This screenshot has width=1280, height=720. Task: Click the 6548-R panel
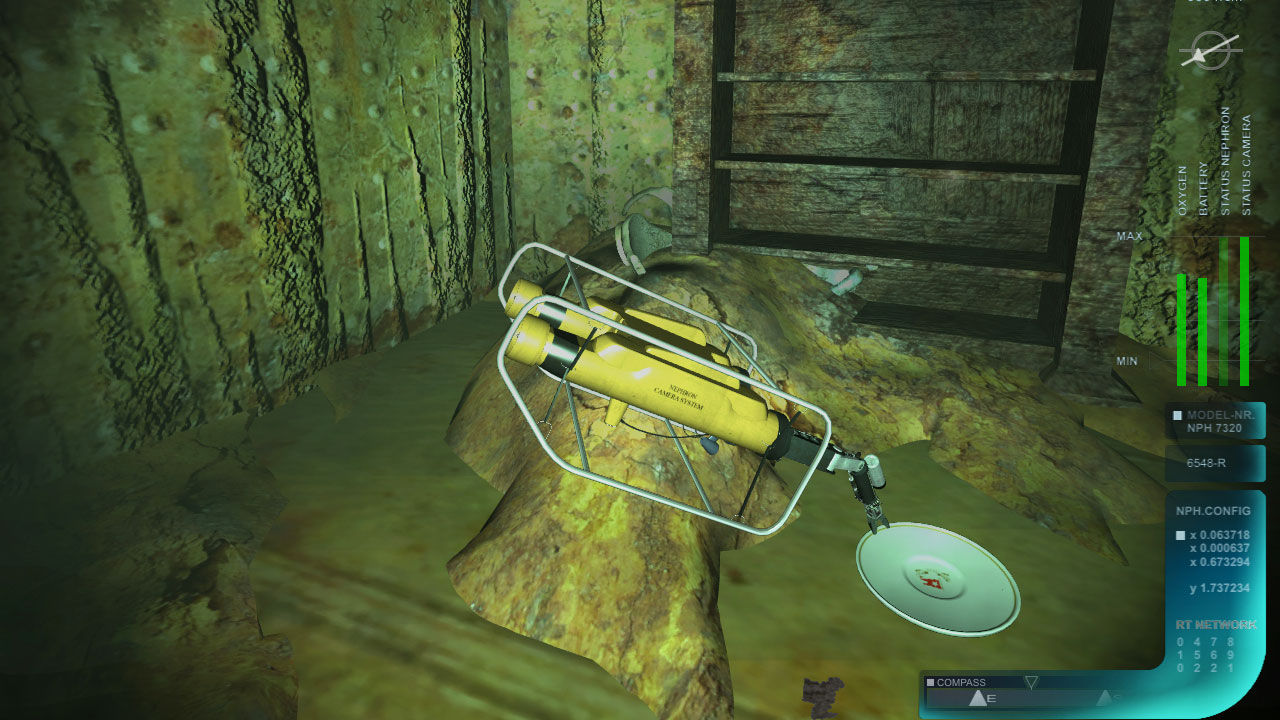click(x=1215, y=464)
